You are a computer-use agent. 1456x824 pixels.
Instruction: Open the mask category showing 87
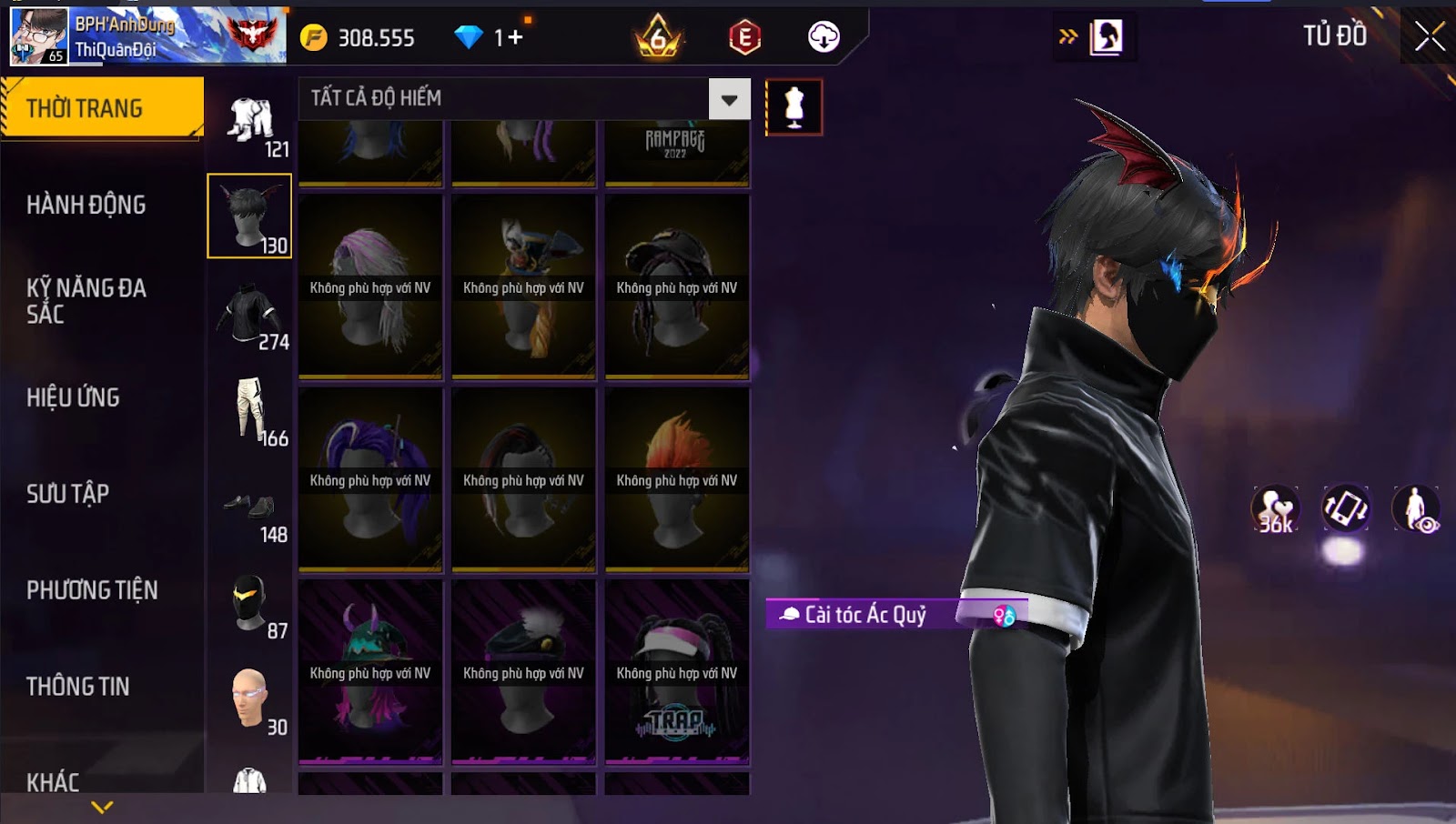249,605
